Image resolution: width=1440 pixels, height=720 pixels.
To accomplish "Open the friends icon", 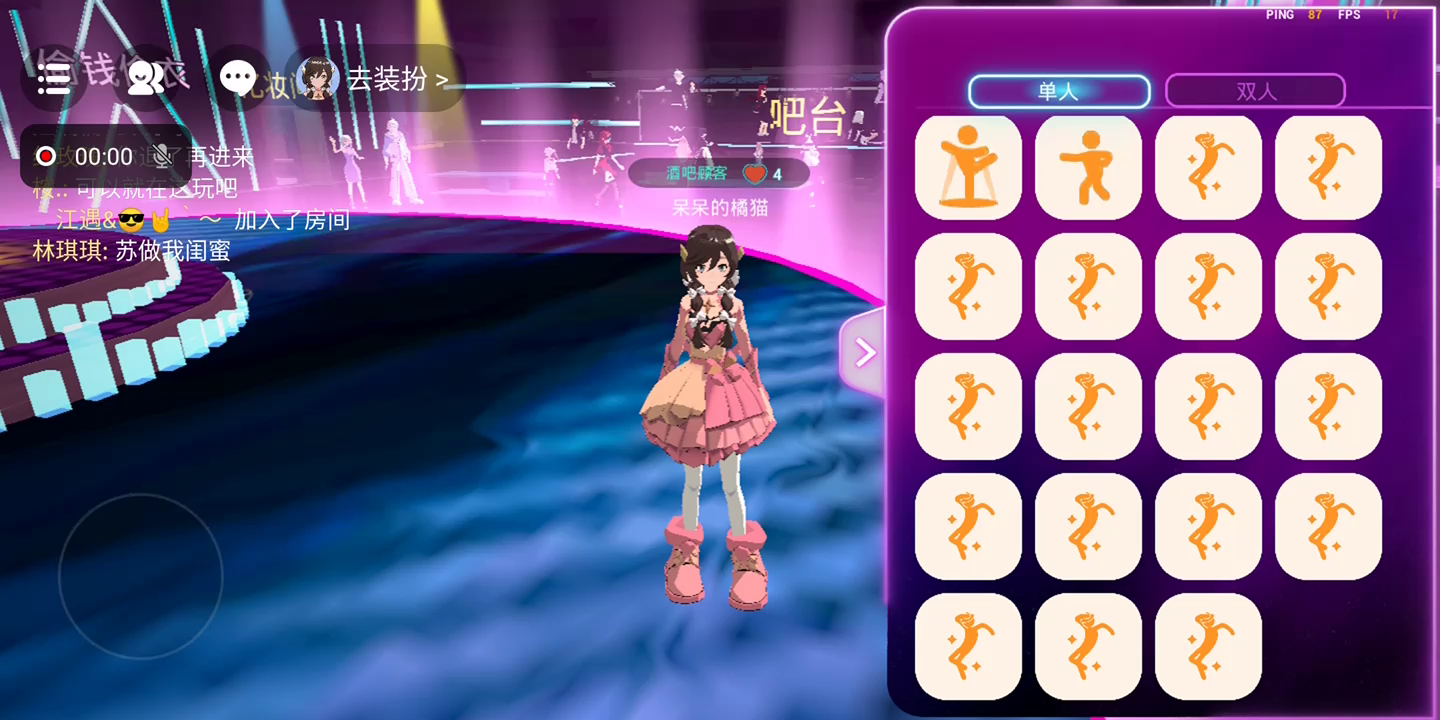I will tap(146, 78).
